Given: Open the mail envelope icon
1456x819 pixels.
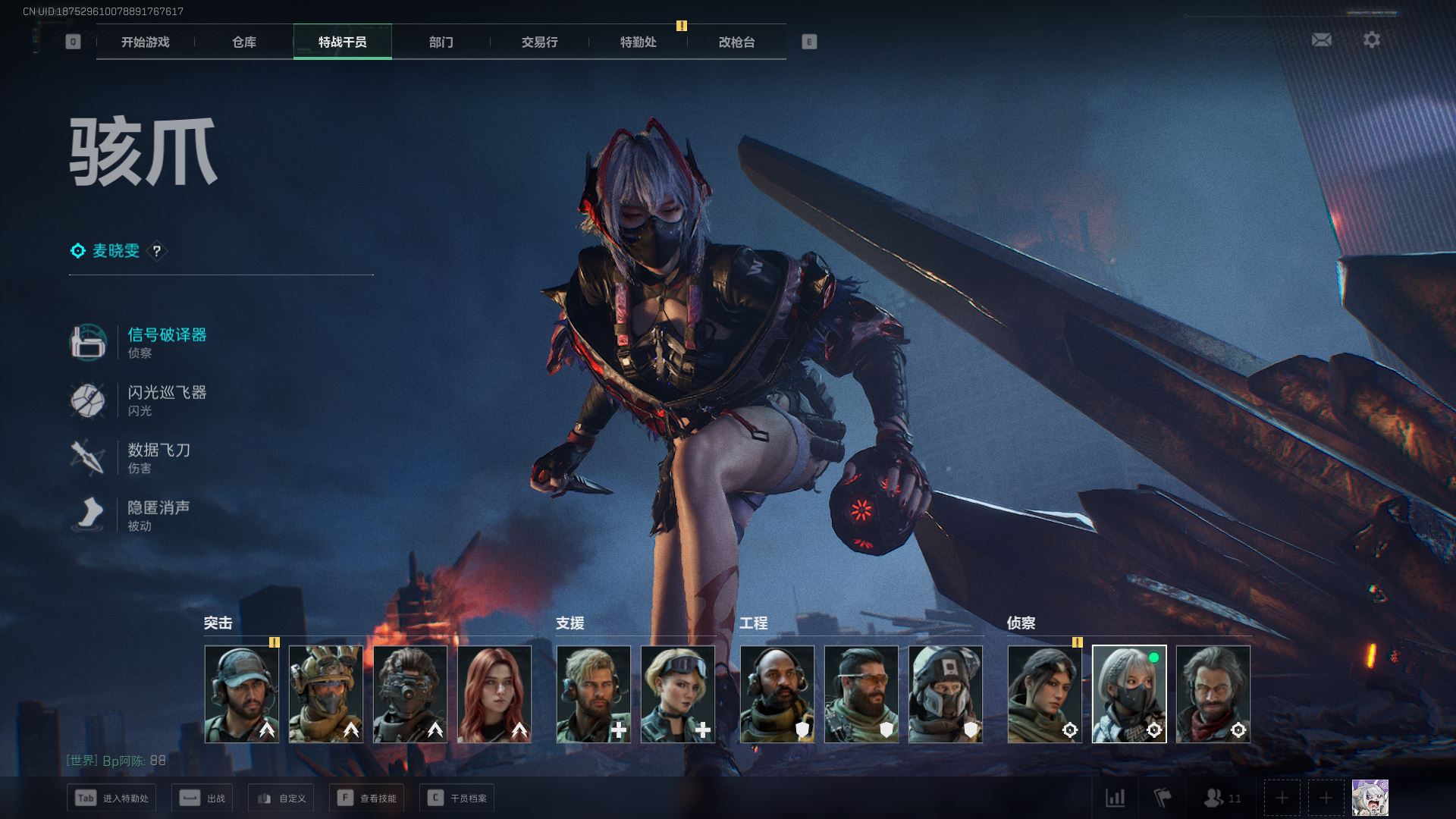Looking at the screenshot, I should (1321, 40).
